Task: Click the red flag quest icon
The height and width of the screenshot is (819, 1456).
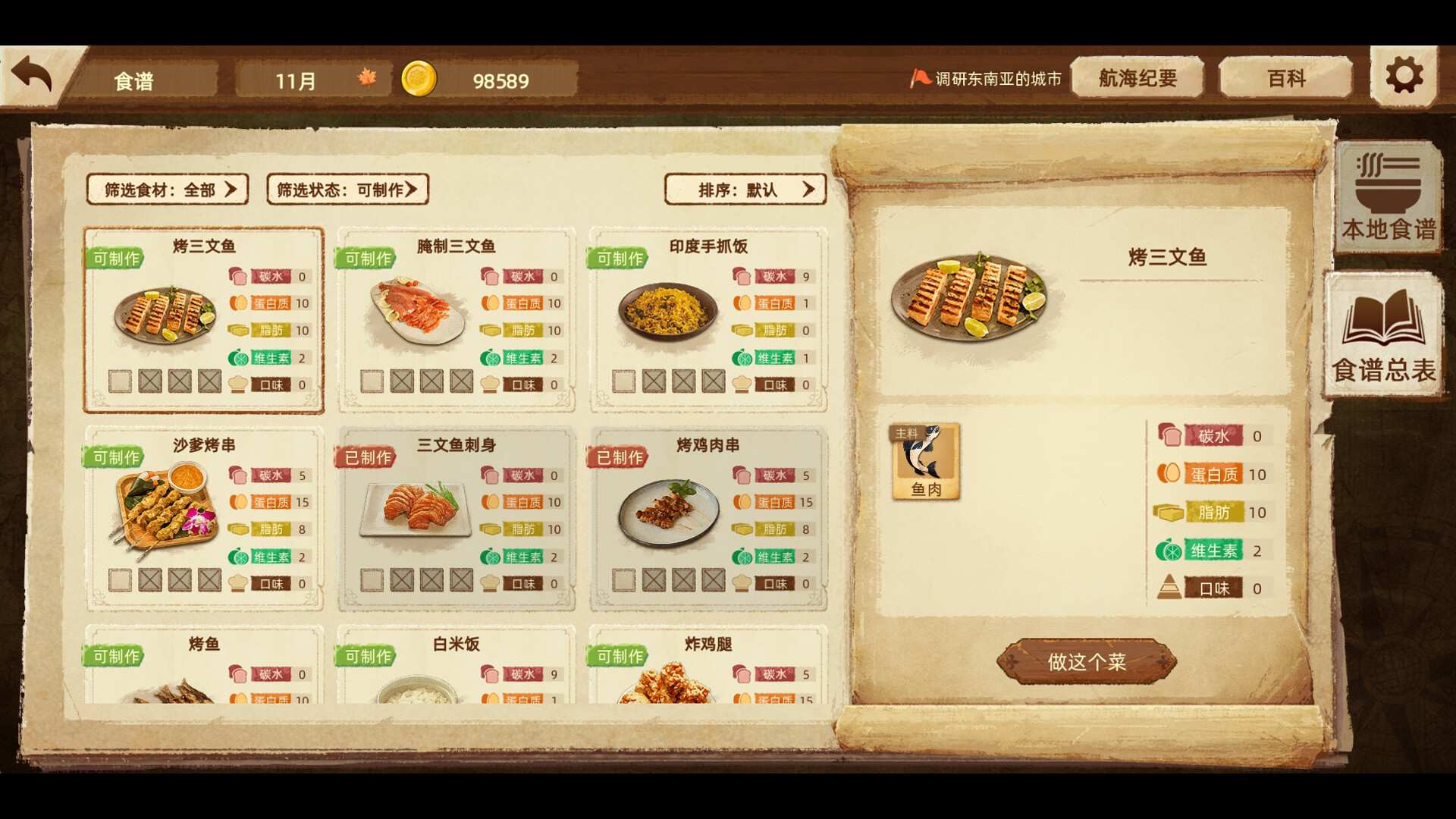Action: (918, 77)
